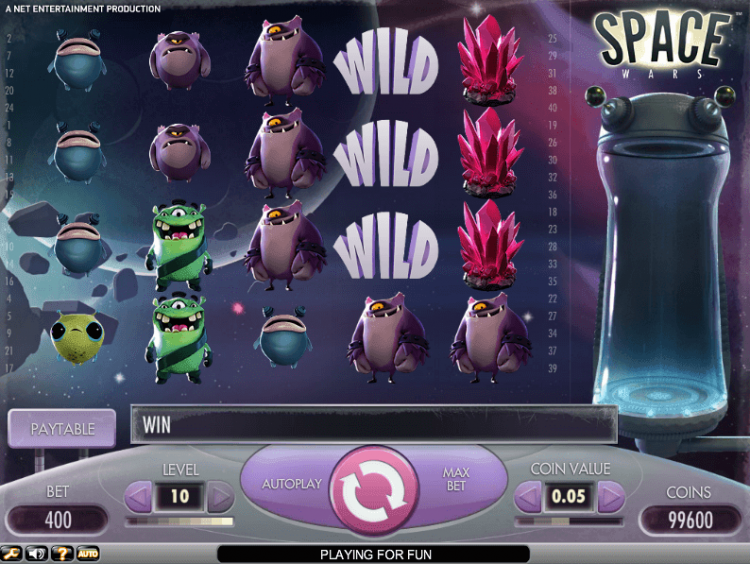Raise the coin value

[609, 496]
